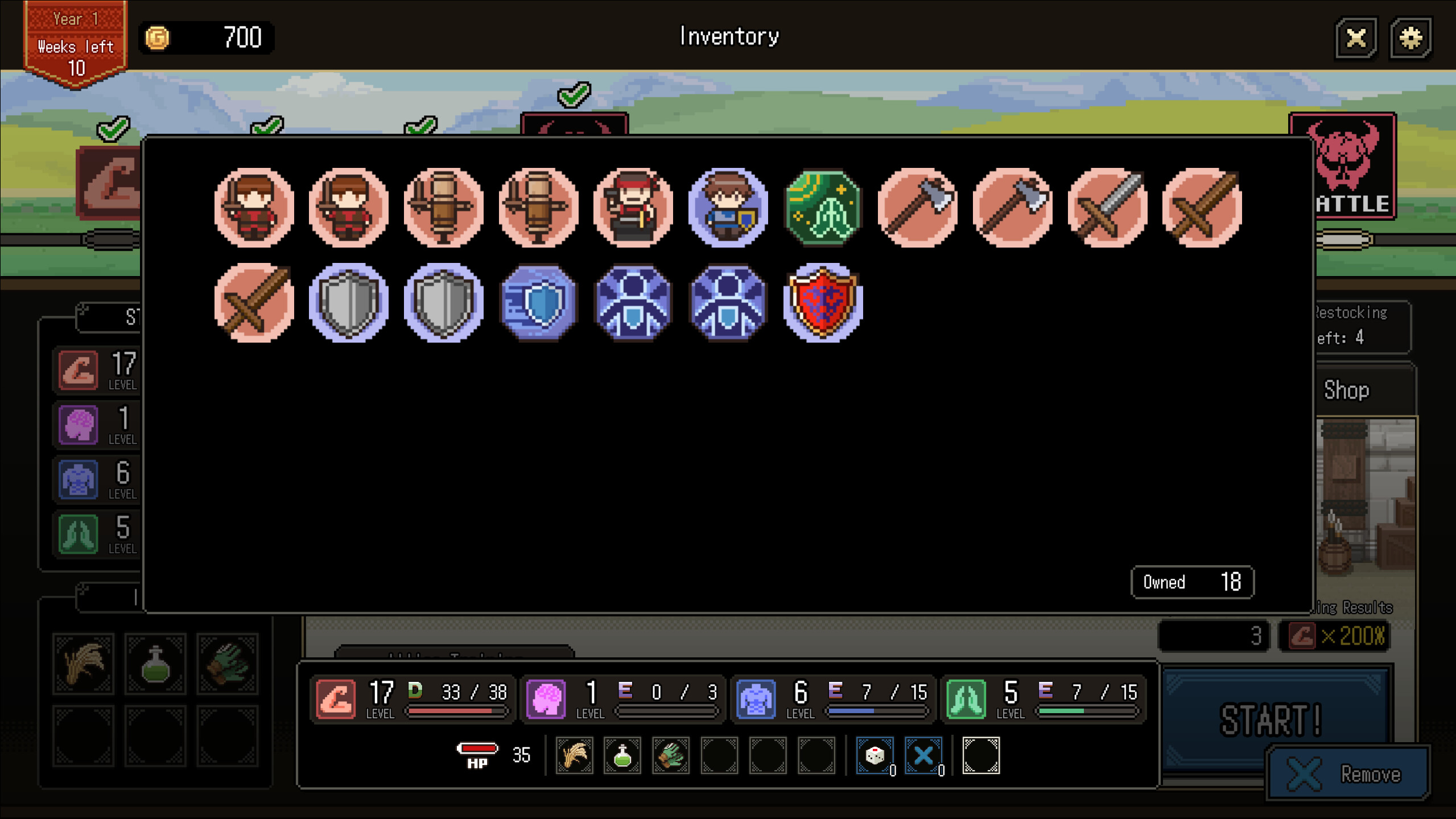
Task: Click the blue X slot next to the dice
Action: (x=922, y=756)
